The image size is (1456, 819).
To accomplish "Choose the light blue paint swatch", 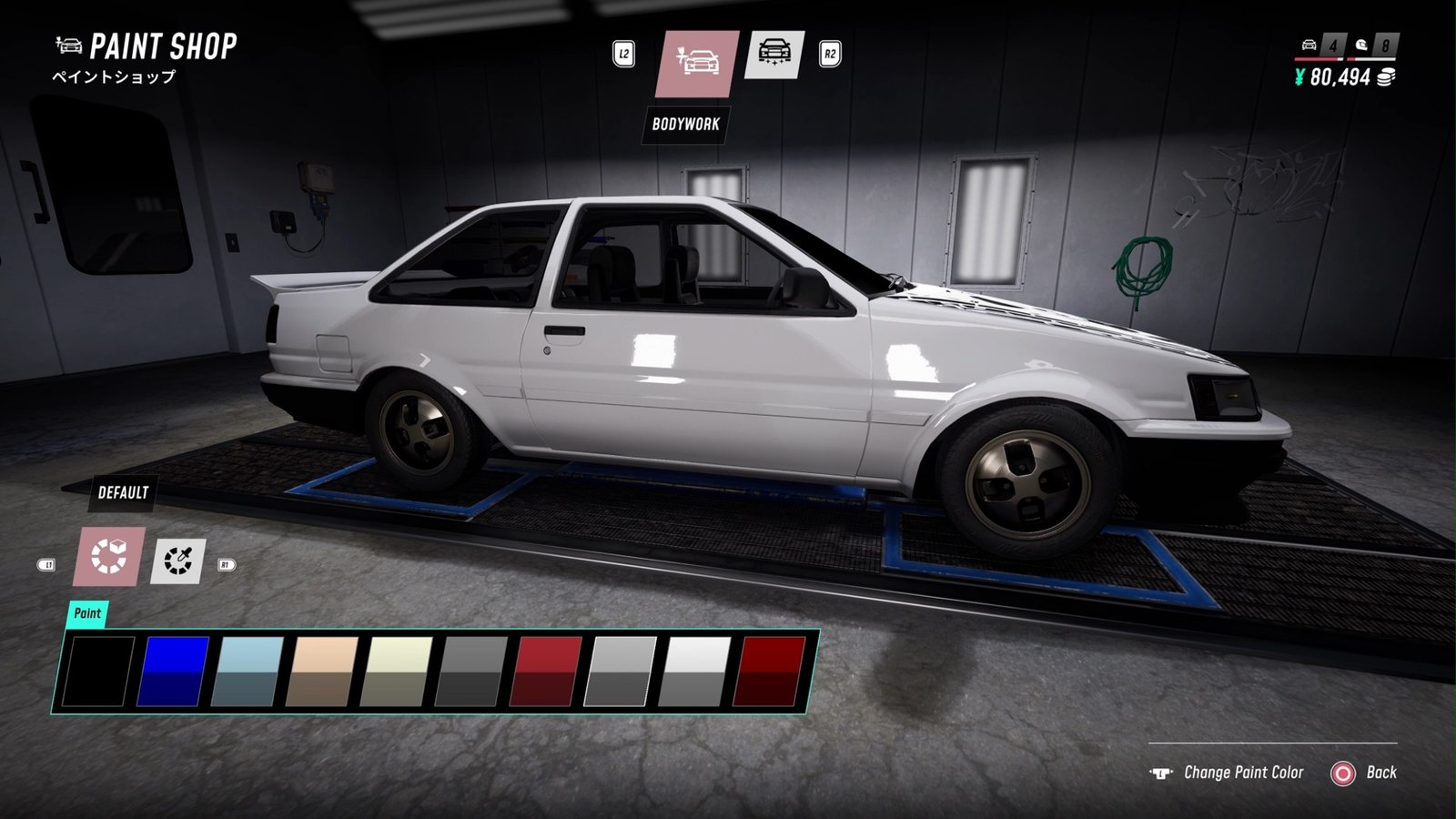I will point(248,672).
